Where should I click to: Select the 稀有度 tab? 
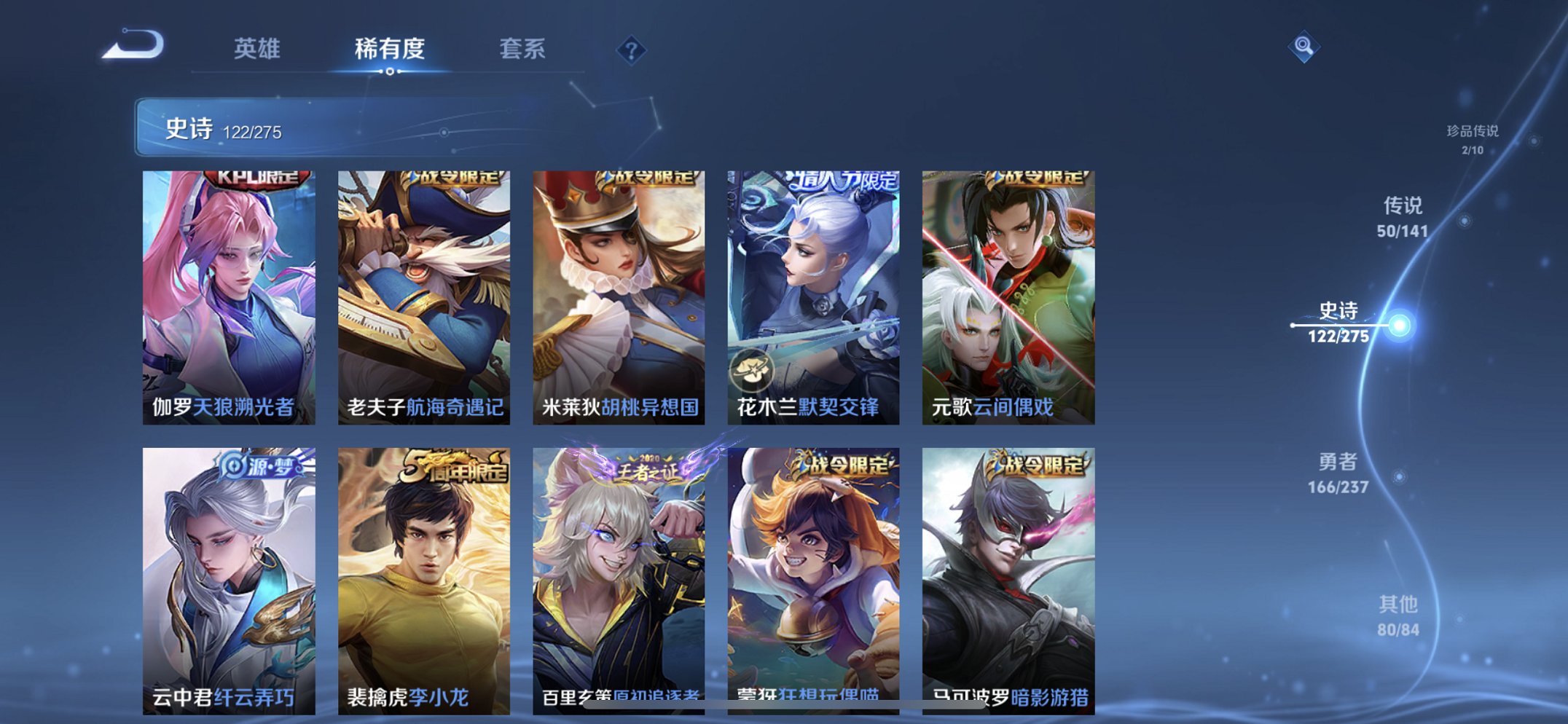(x=391, y=50)
